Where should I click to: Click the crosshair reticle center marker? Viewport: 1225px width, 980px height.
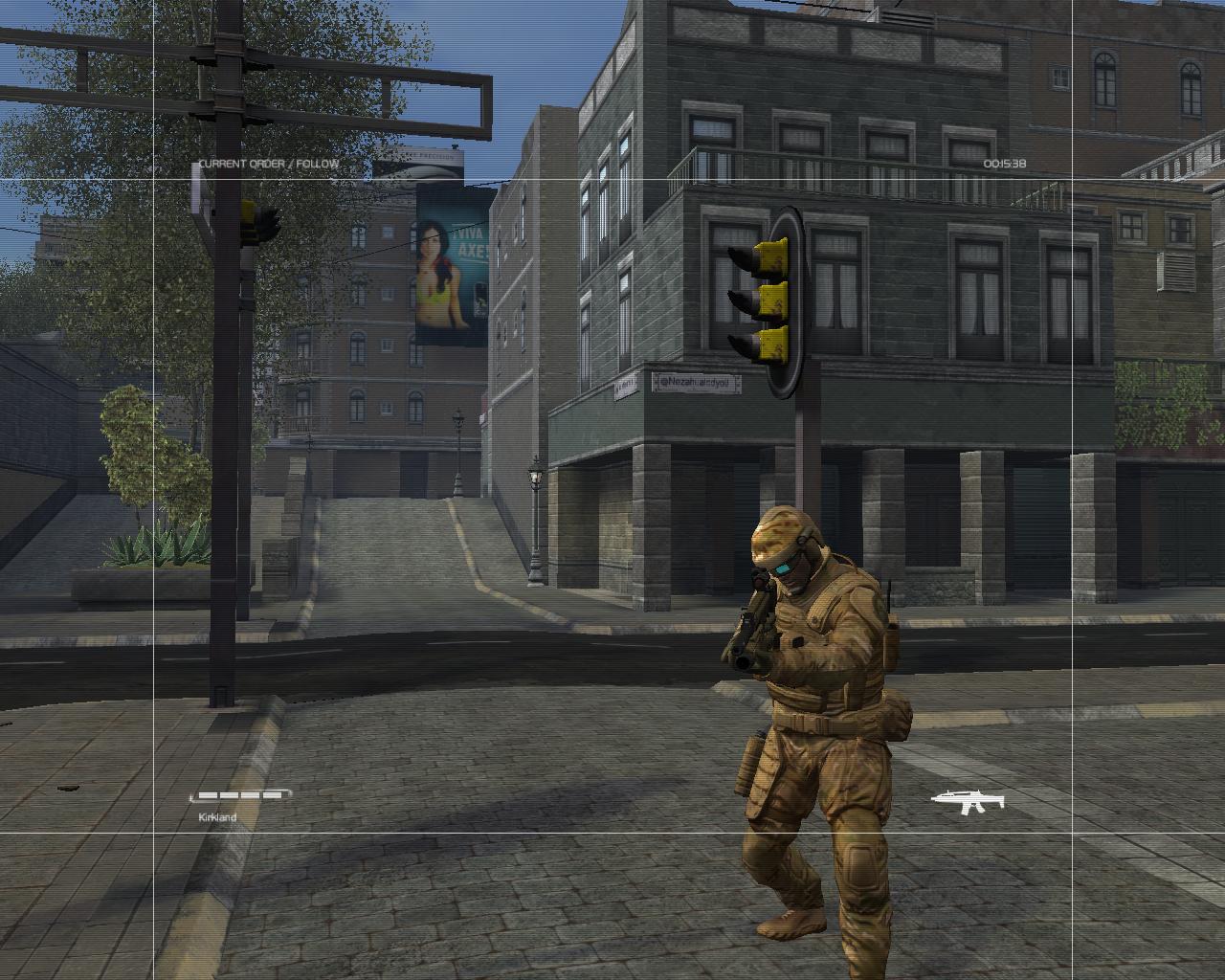(612, 490)
